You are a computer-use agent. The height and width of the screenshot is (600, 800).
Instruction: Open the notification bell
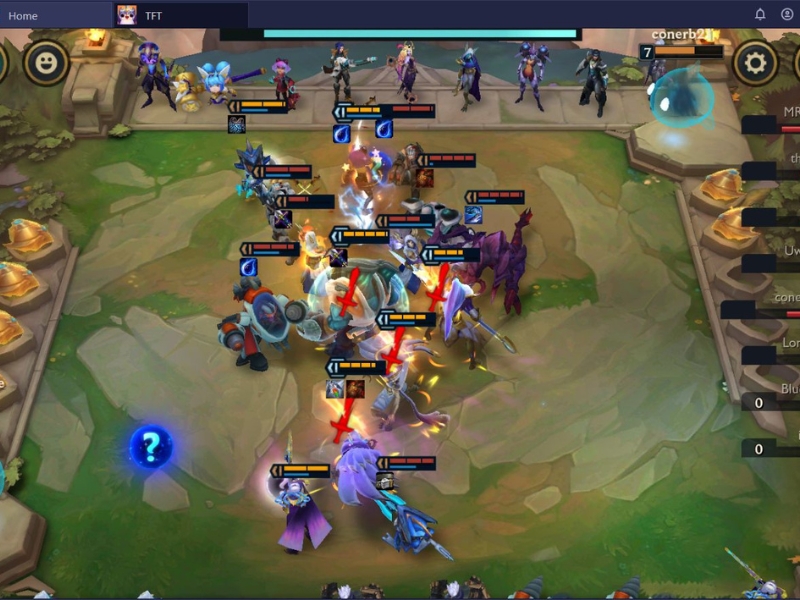point(760,15)
